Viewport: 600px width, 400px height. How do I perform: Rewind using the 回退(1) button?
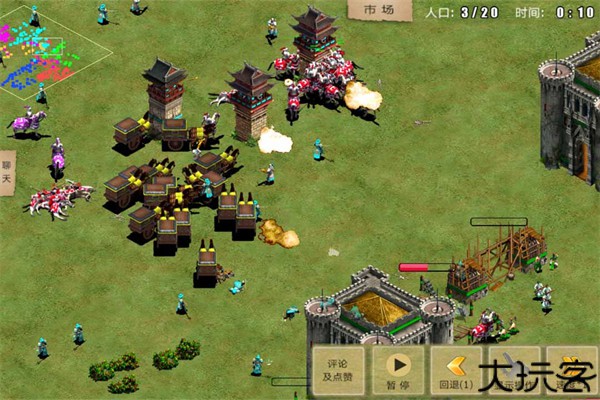(x=457, y=371)
